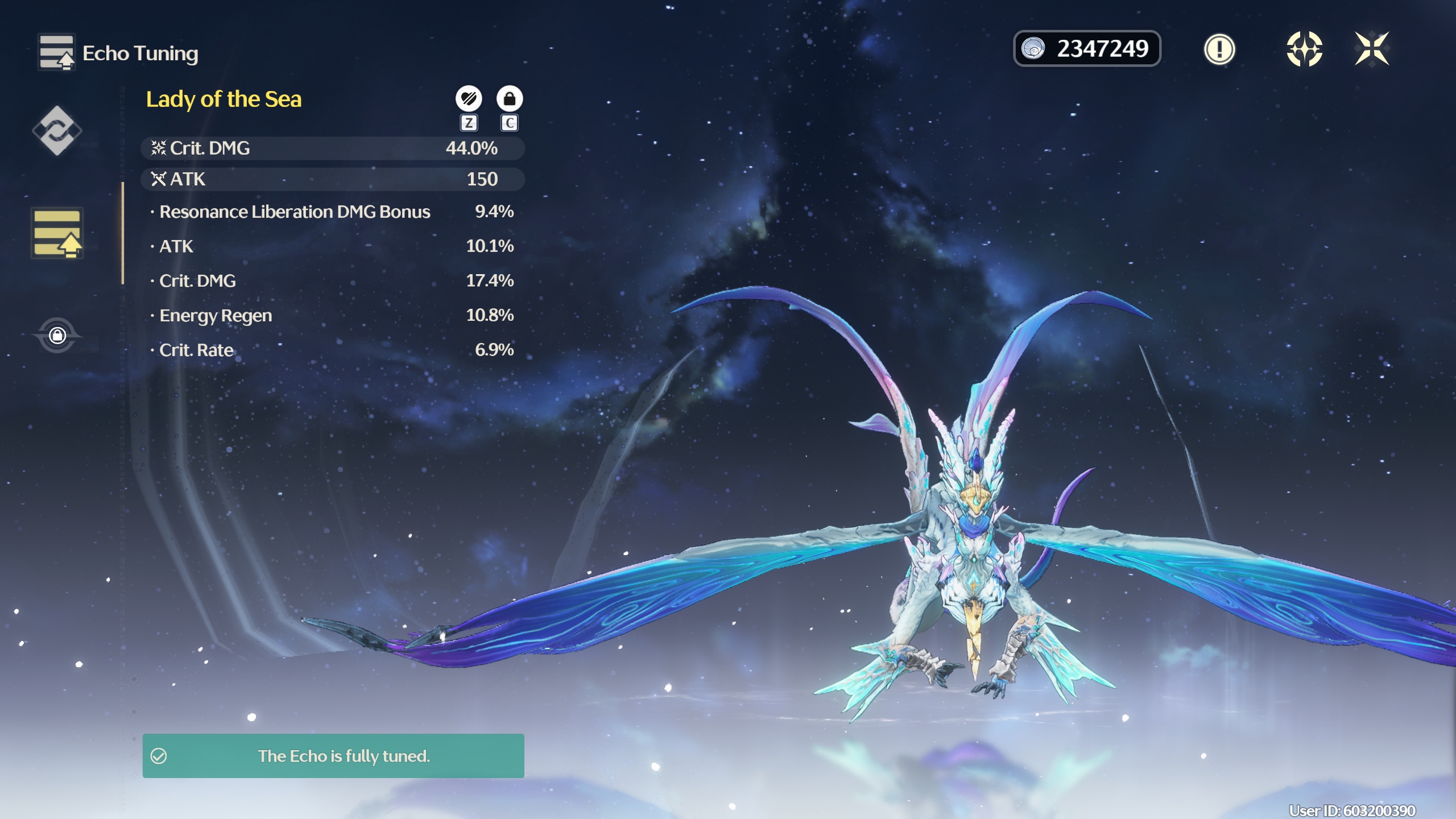Screen dimensions: 1456x819
Task: Open the circular lock tab in sidebar
Action: (57, 335)
